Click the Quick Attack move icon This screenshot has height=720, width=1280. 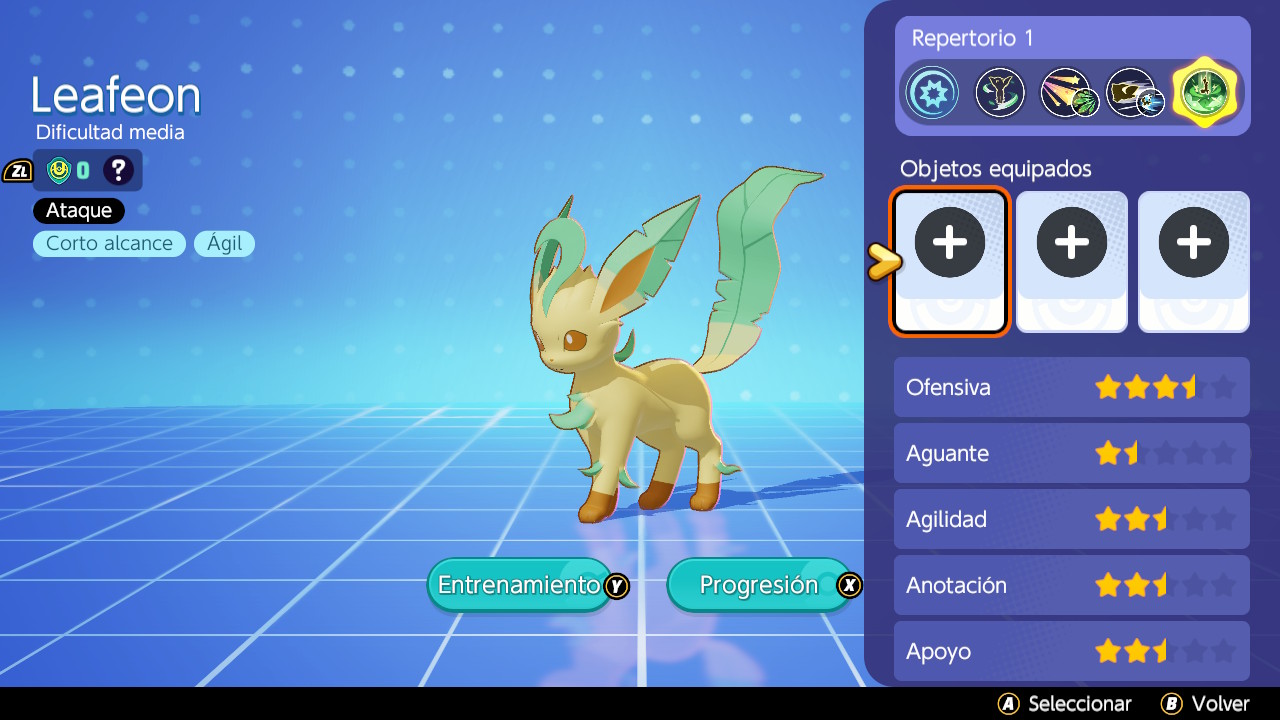pos(1136,92)
